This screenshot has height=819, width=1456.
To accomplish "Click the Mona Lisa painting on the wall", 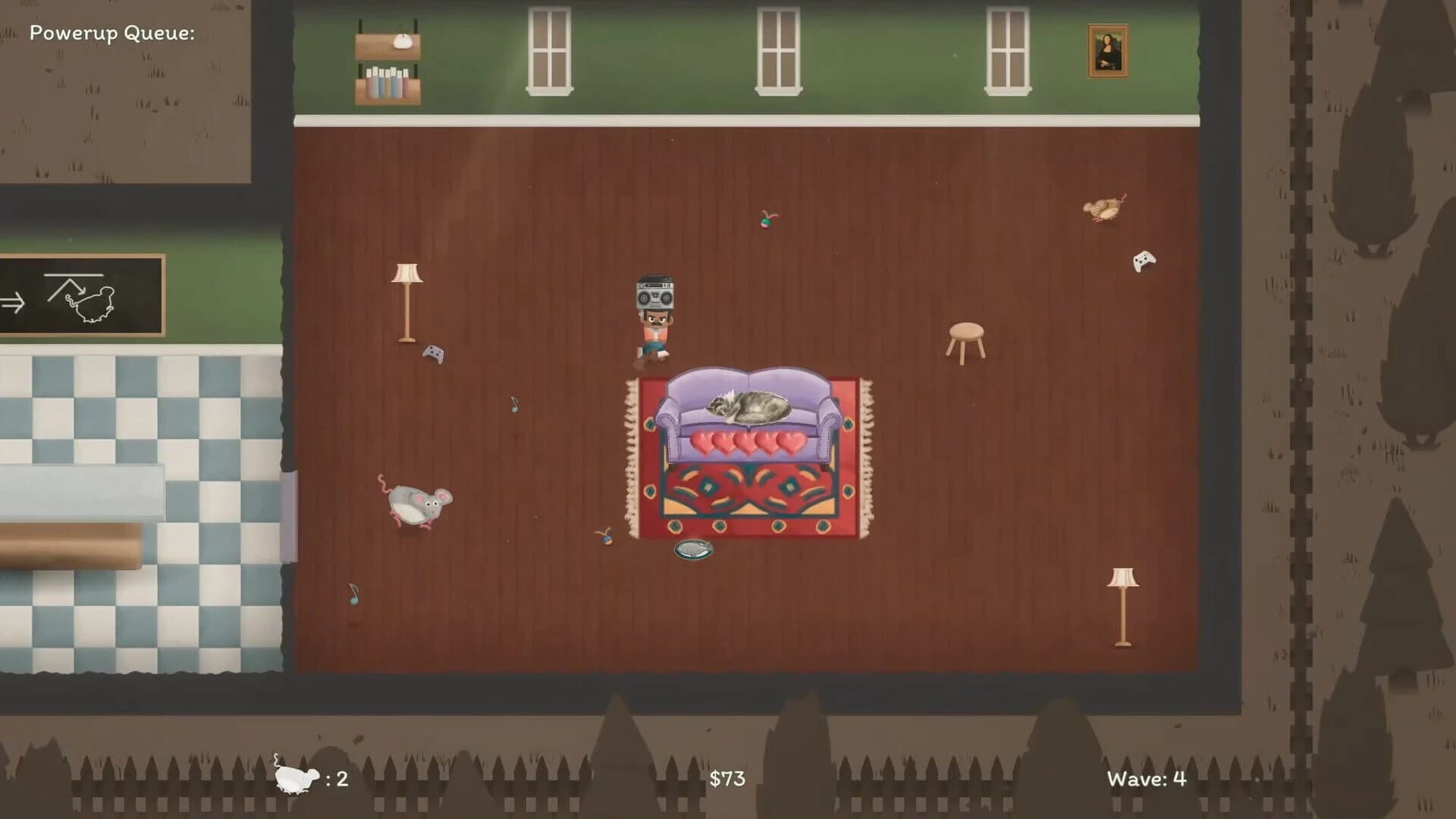I will point(1109,50).
